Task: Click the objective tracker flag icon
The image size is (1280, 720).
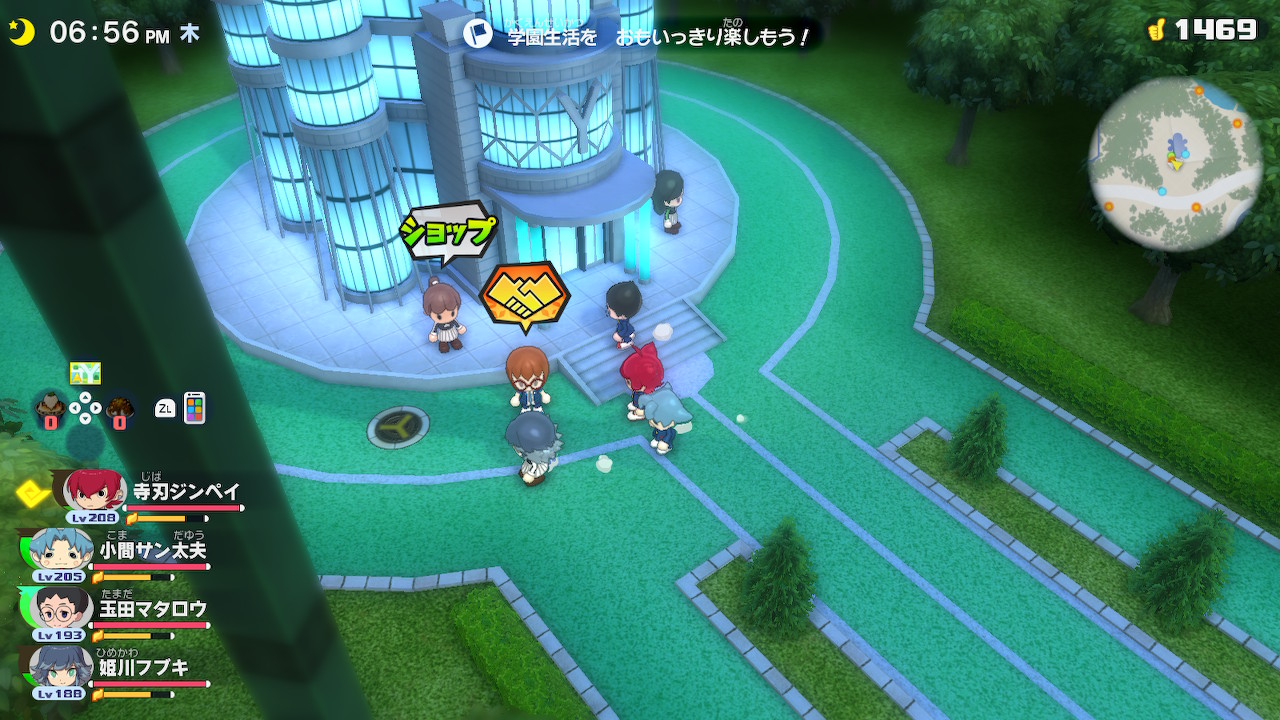Action: click(x=479, y=36)
